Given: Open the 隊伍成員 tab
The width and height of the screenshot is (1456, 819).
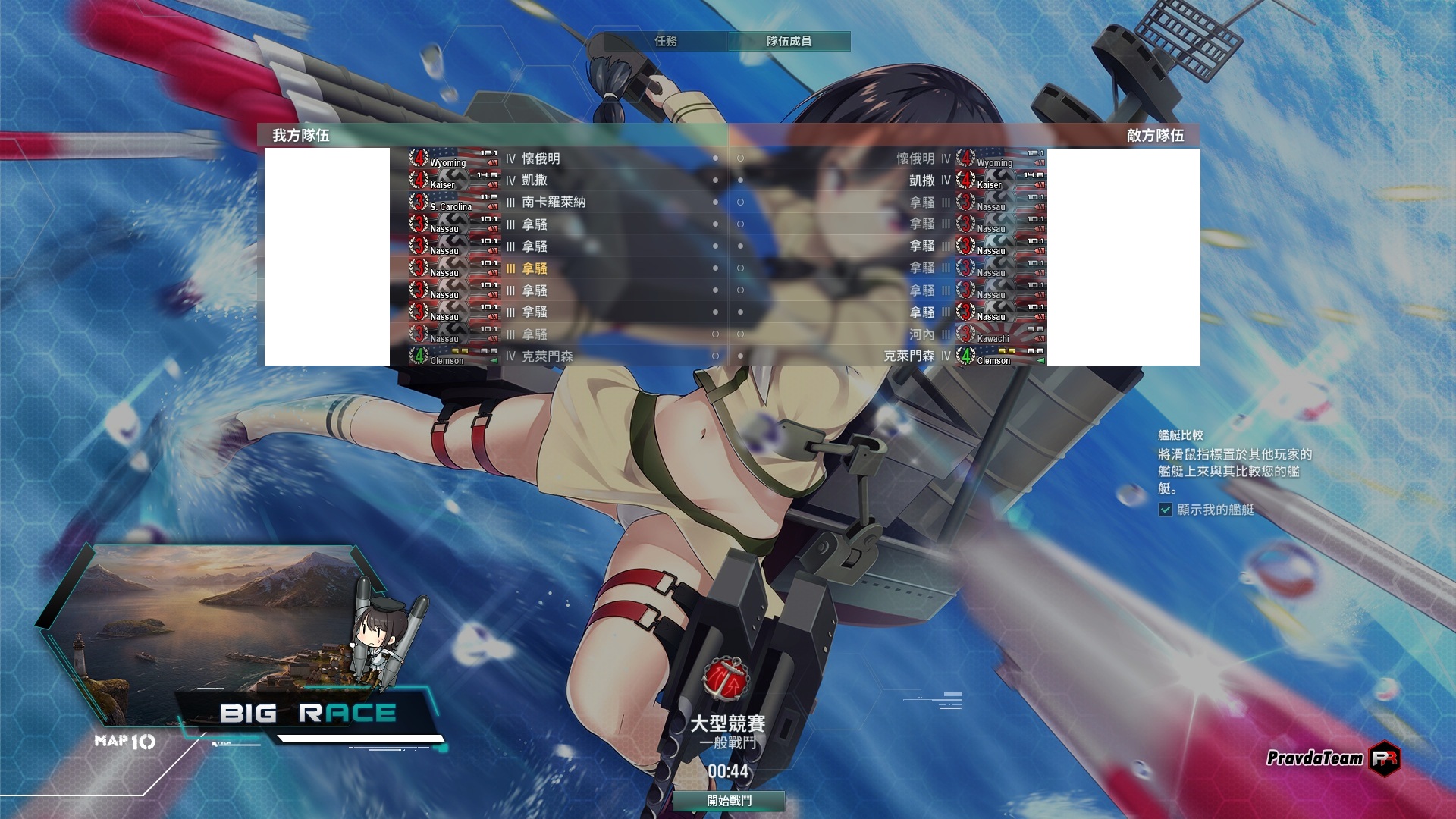Looking at the screenshot, I should (x=789, y=41).
